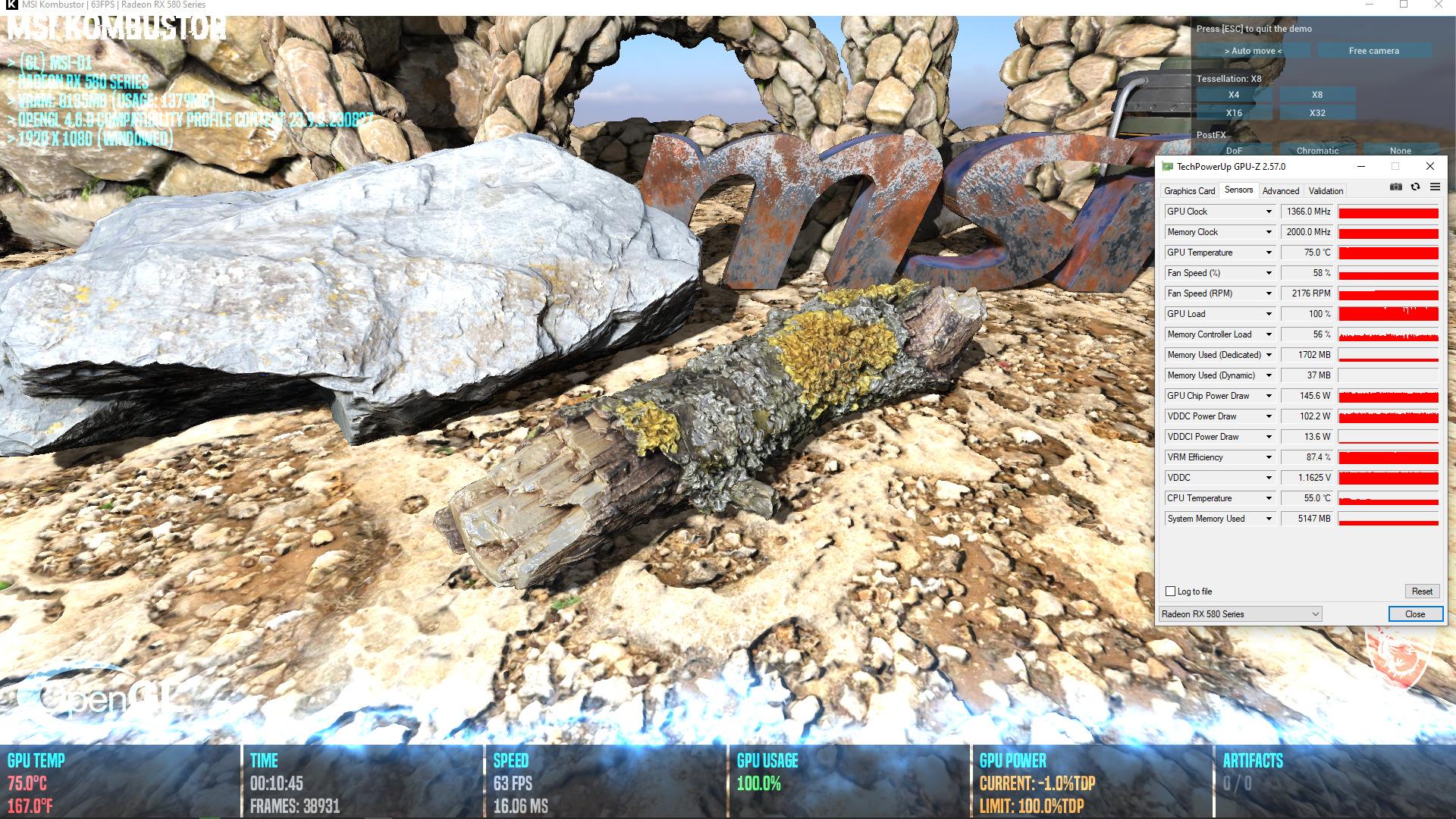Image resolution: width=1456 pixels, height=819 pixels.
Task: Open the GPU-Z Graphics Card tab
Action: (x=1189, y=191)
